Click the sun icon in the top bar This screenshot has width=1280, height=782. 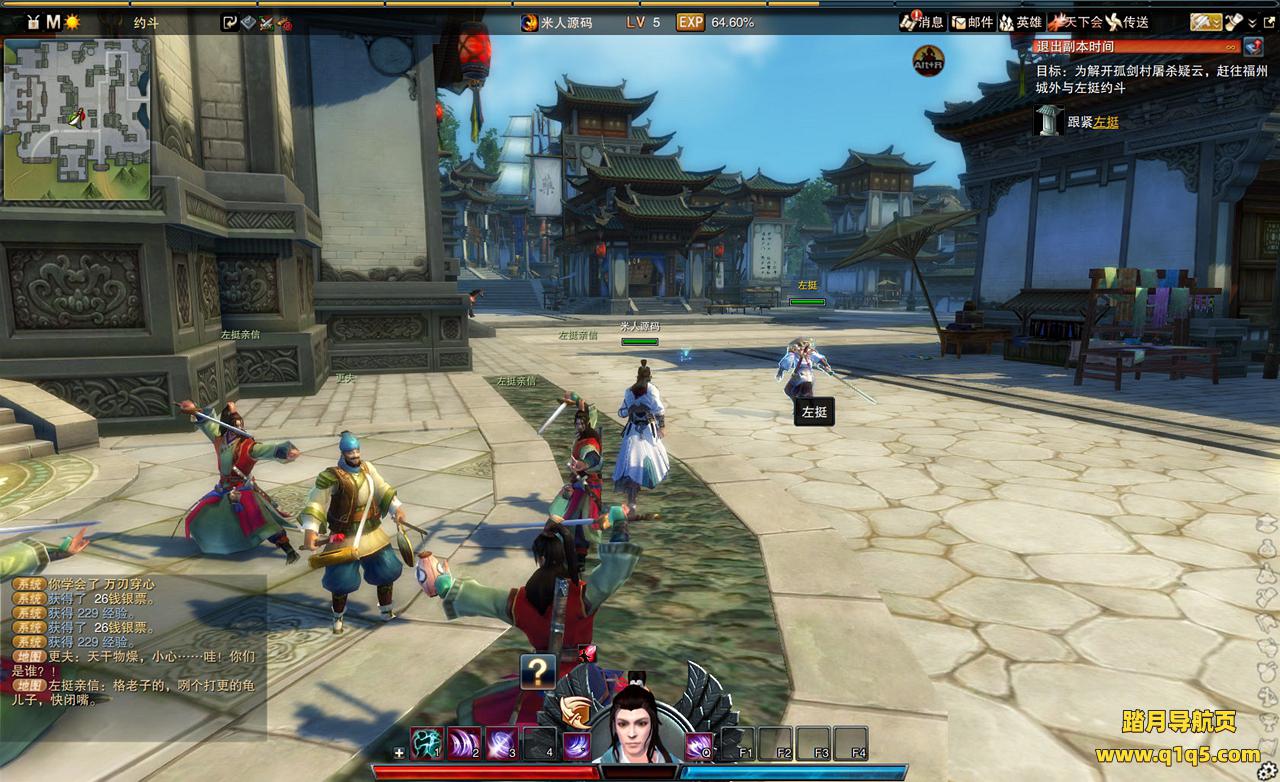[72, 22]
